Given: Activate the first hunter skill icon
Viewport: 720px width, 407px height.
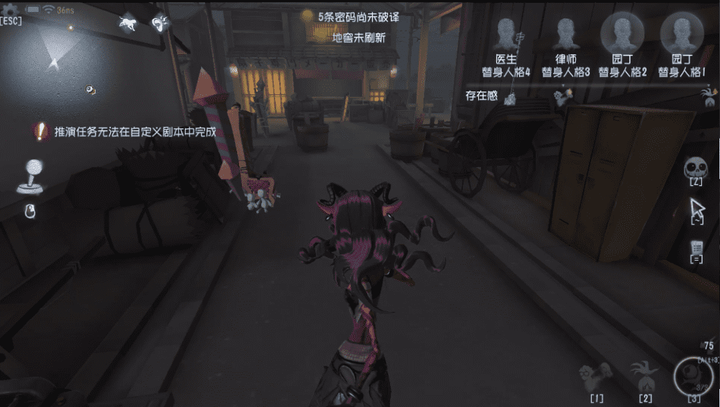Looking at the screenshot, I should coord(598,378).
